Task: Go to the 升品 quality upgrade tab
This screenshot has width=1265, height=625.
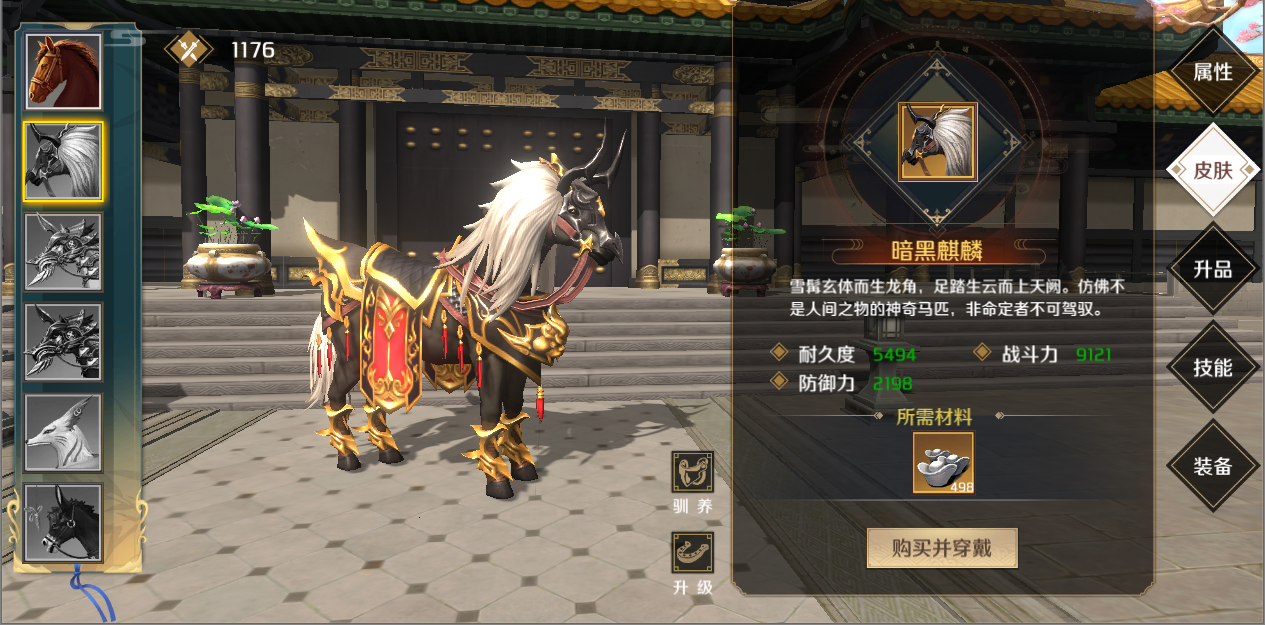Action: [1212, 269]
